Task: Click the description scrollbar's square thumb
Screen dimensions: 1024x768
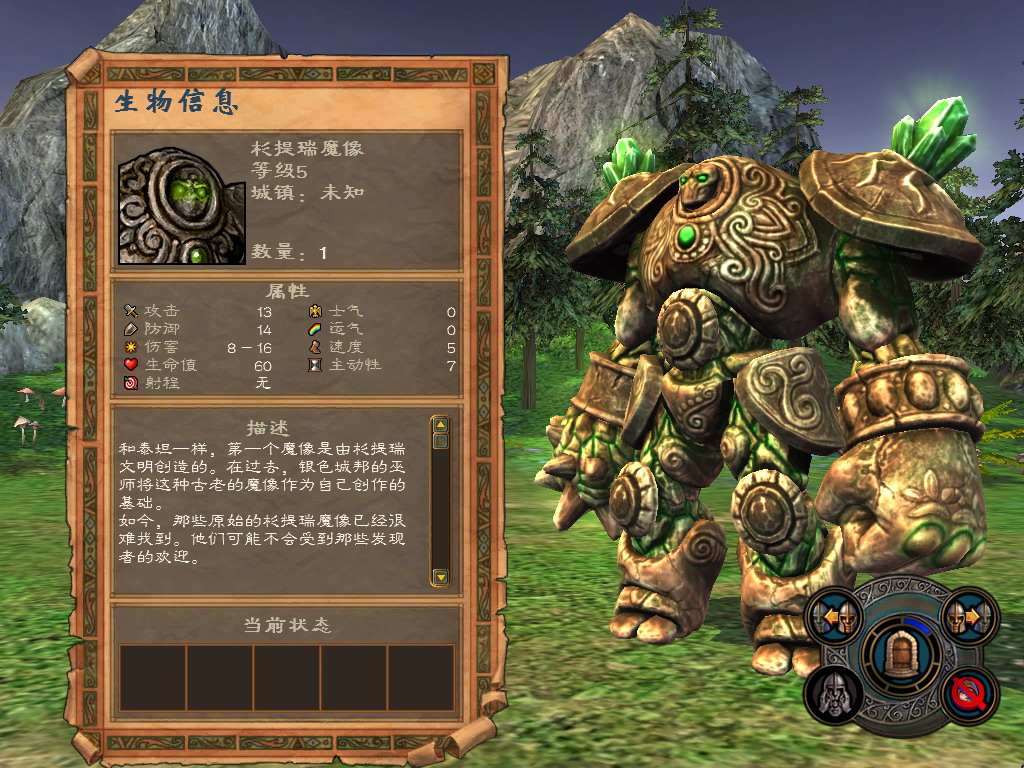Action: (x=440, y=441)
